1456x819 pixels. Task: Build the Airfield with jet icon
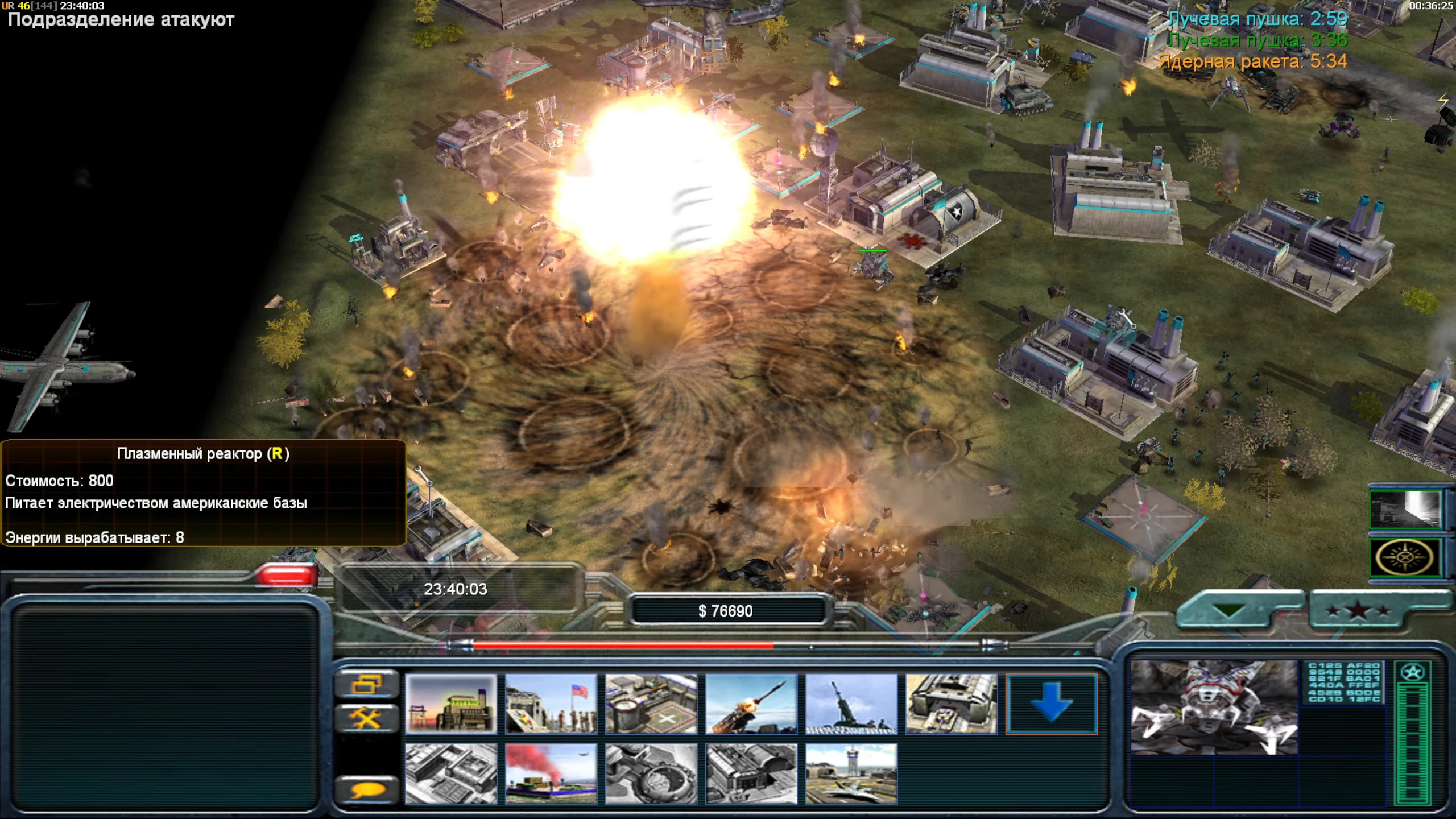click(851, 773)
